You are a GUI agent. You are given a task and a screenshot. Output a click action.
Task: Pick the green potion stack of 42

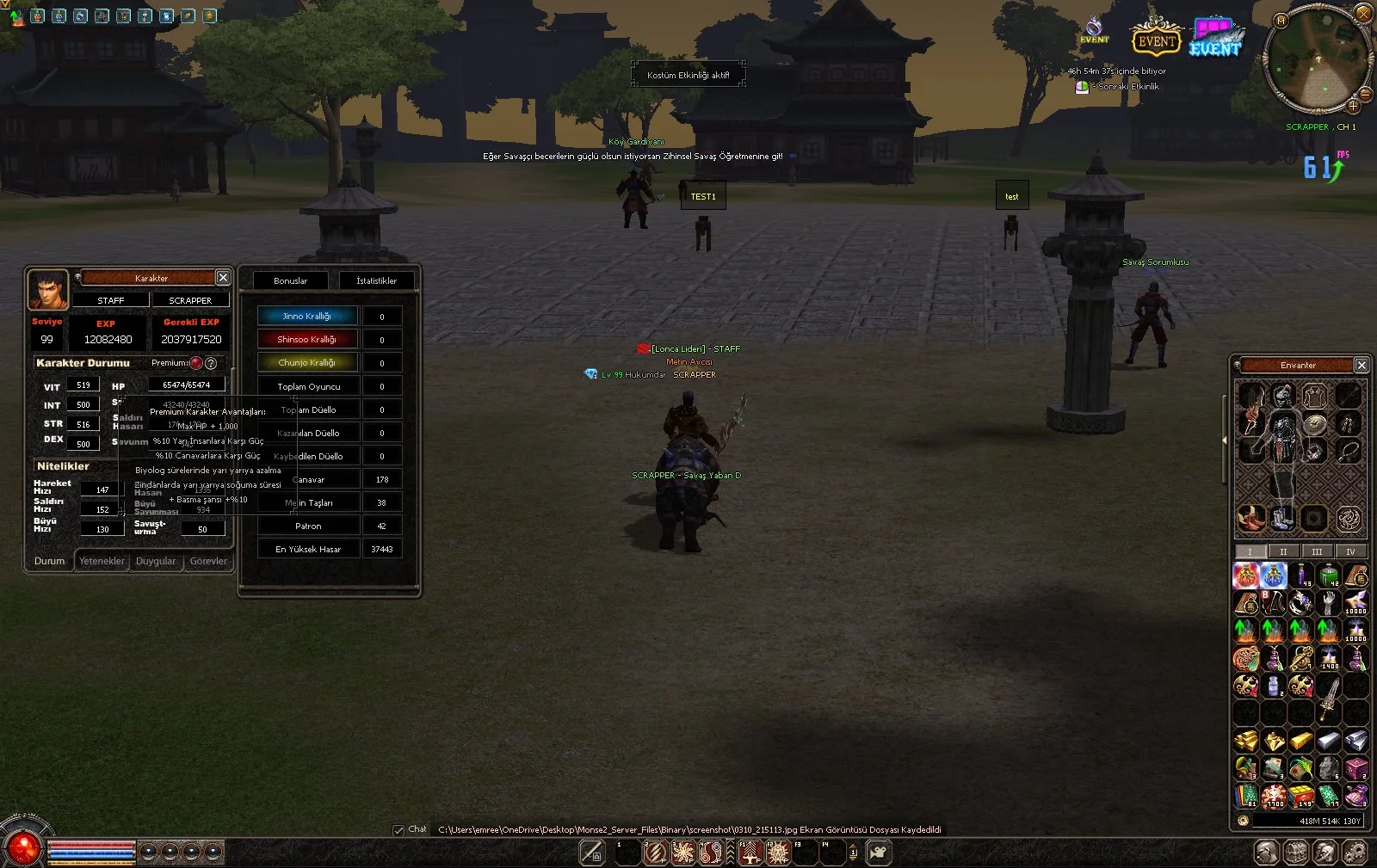(x=1329, y=575)
